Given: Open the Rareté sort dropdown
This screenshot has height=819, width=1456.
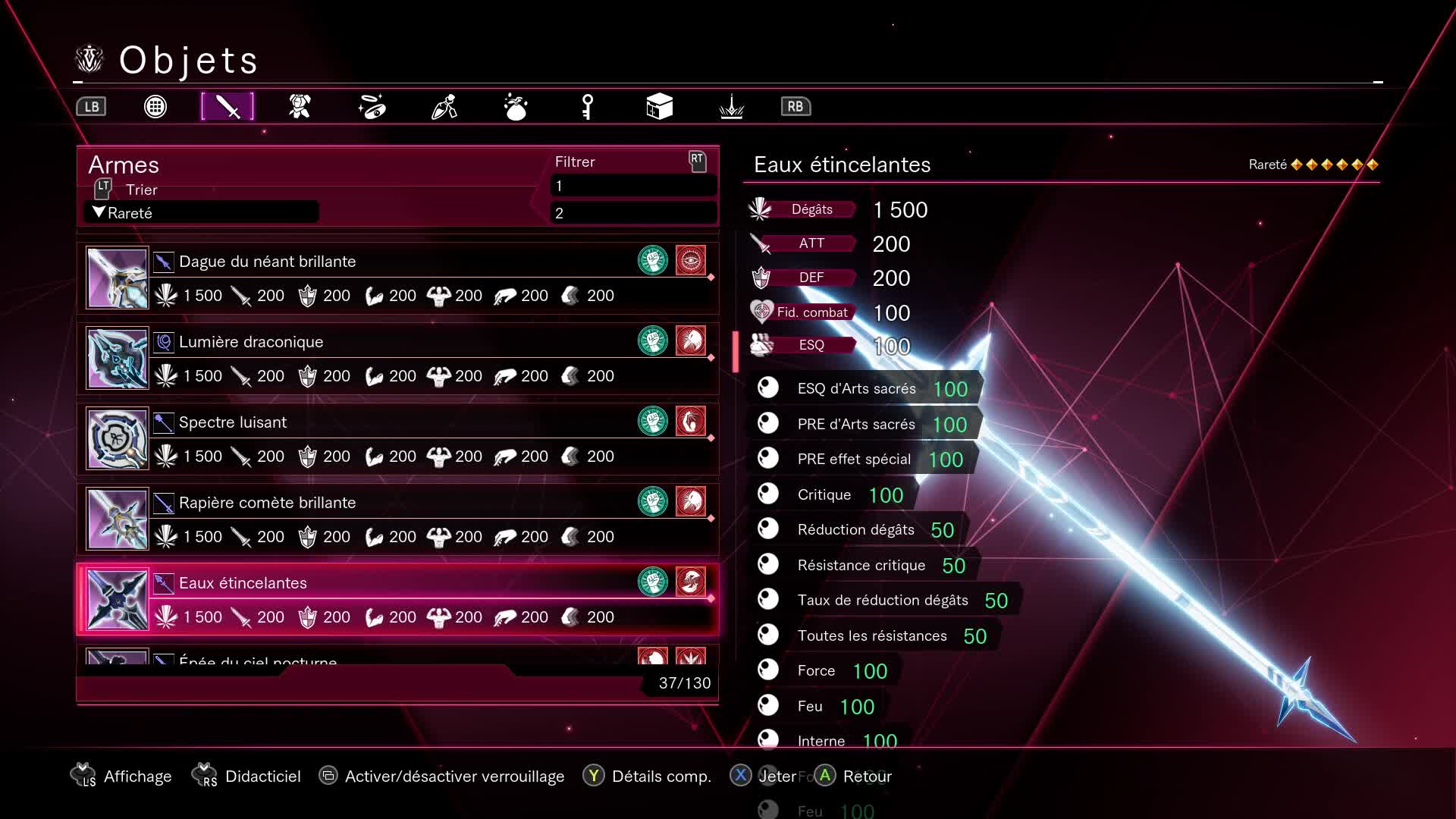Looking at the screenshot, I should tap(201, 213).
